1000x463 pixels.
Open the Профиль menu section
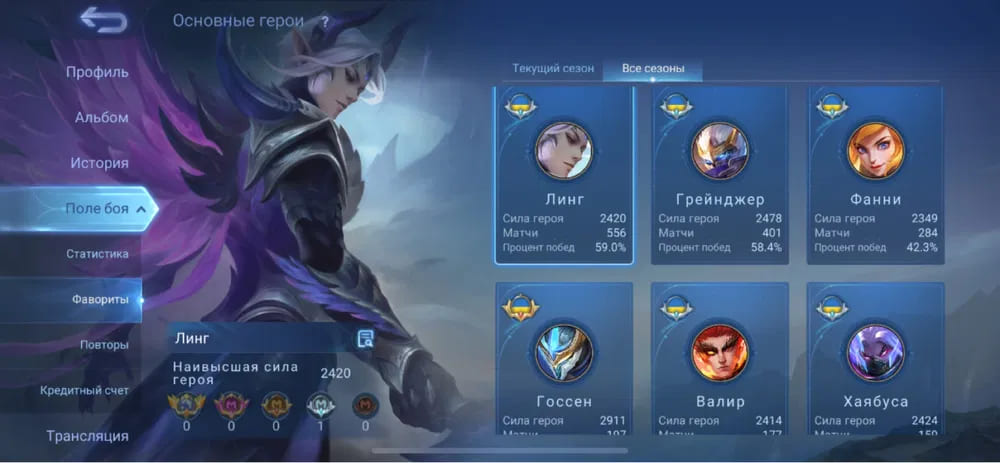[97, 72]
